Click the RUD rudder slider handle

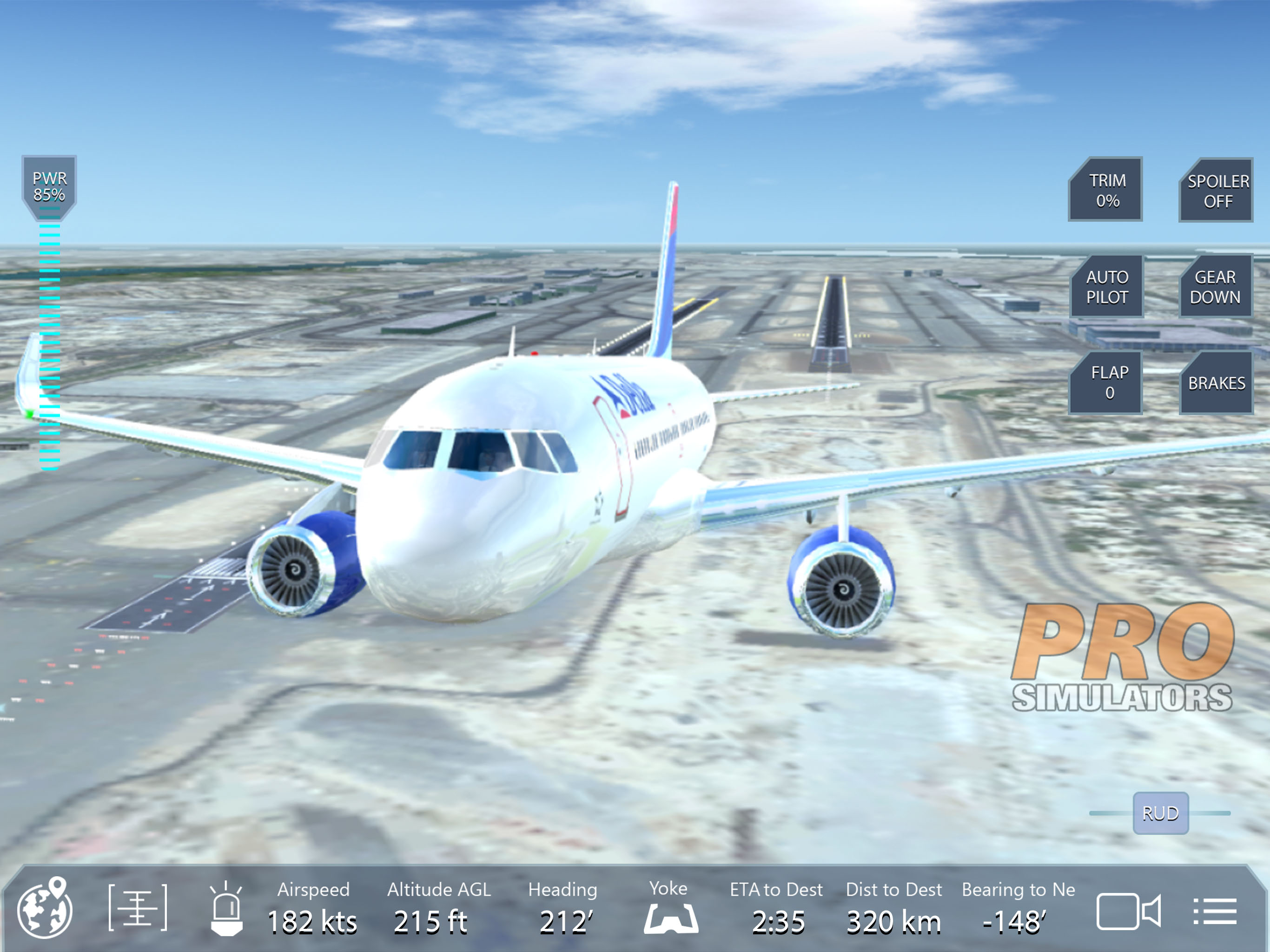coord(1160,813)
